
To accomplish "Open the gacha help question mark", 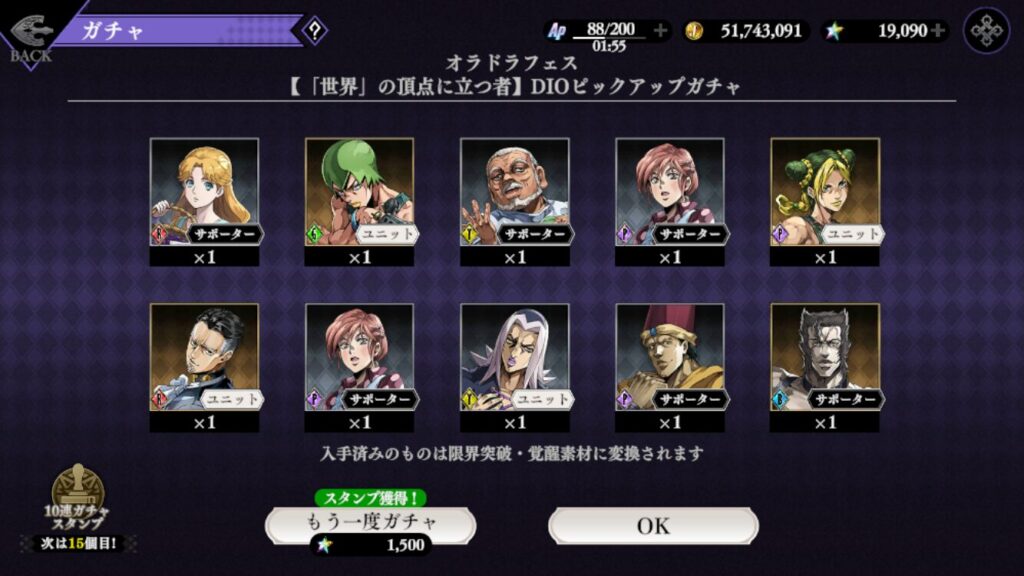I will 315,30.
